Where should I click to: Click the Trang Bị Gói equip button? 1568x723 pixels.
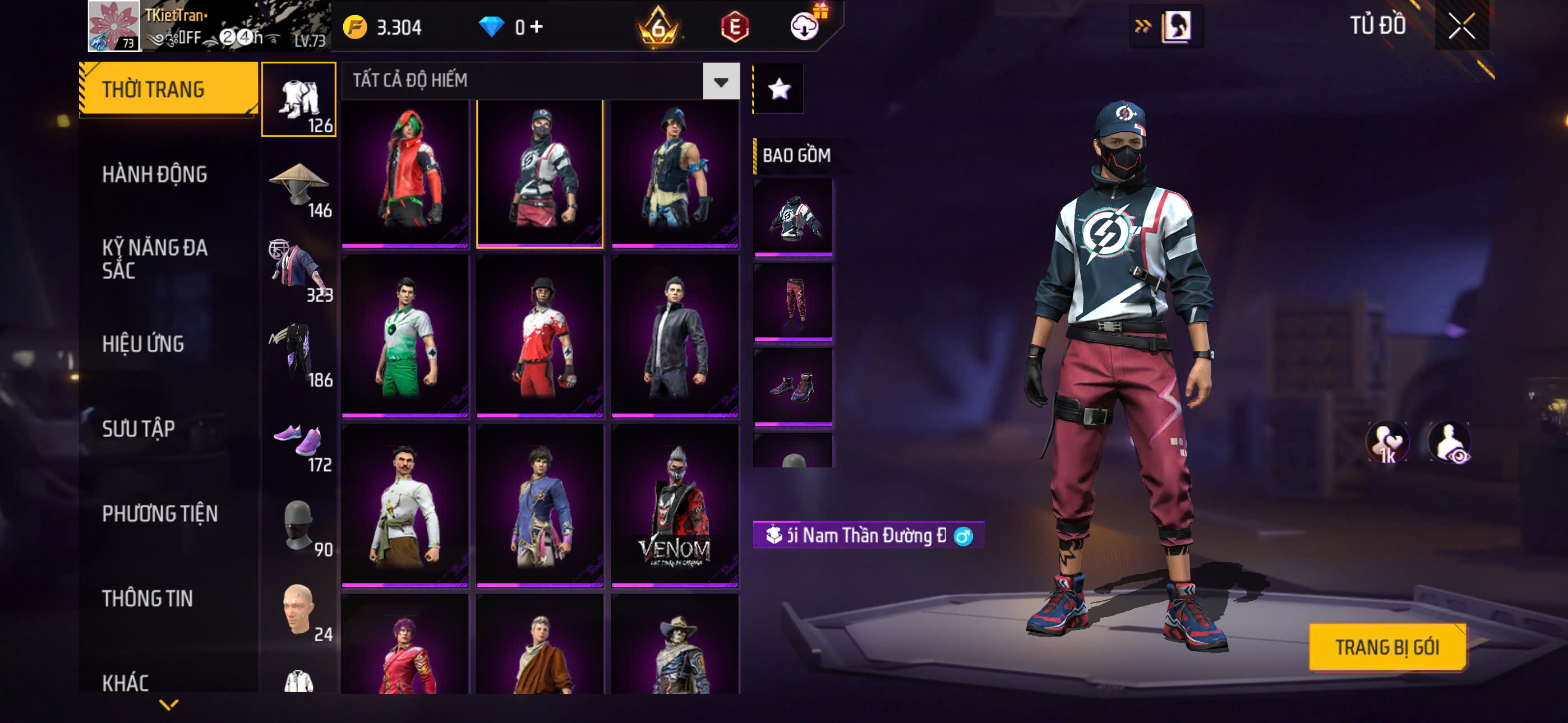(x=1387, y=647)
